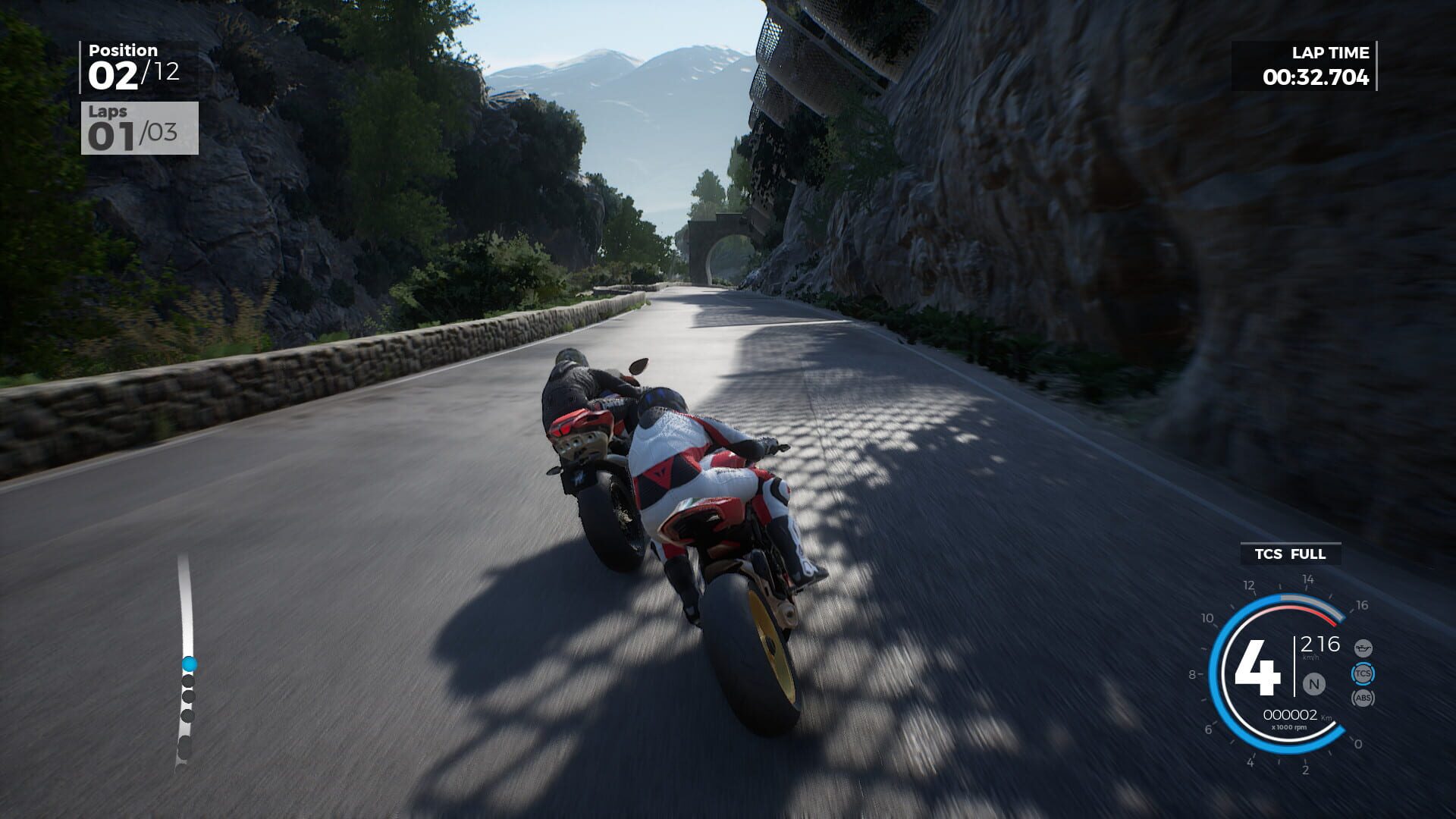The width and height of the screenshot is (1456, 819).
Task: Click the x1000 rpm label on the tachometer
Action: [1290, 726]
